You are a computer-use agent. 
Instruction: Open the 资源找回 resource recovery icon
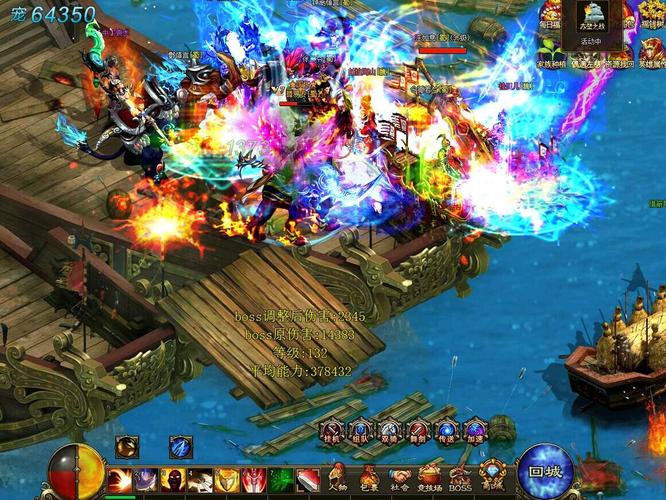pos(619,52)
